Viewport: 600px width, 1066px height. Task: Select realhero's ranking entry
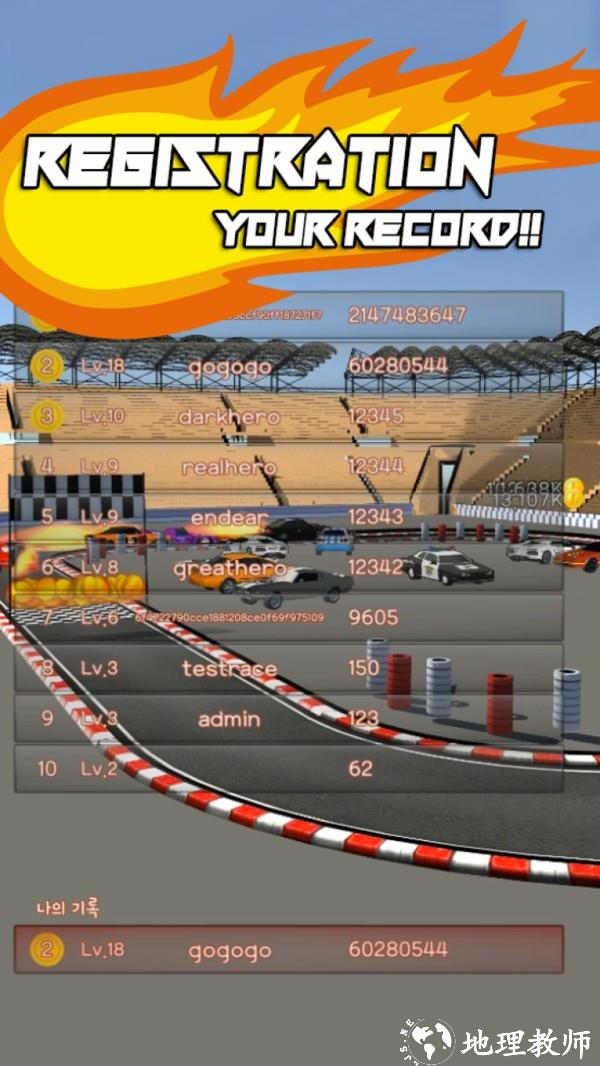tap(288, 466)
